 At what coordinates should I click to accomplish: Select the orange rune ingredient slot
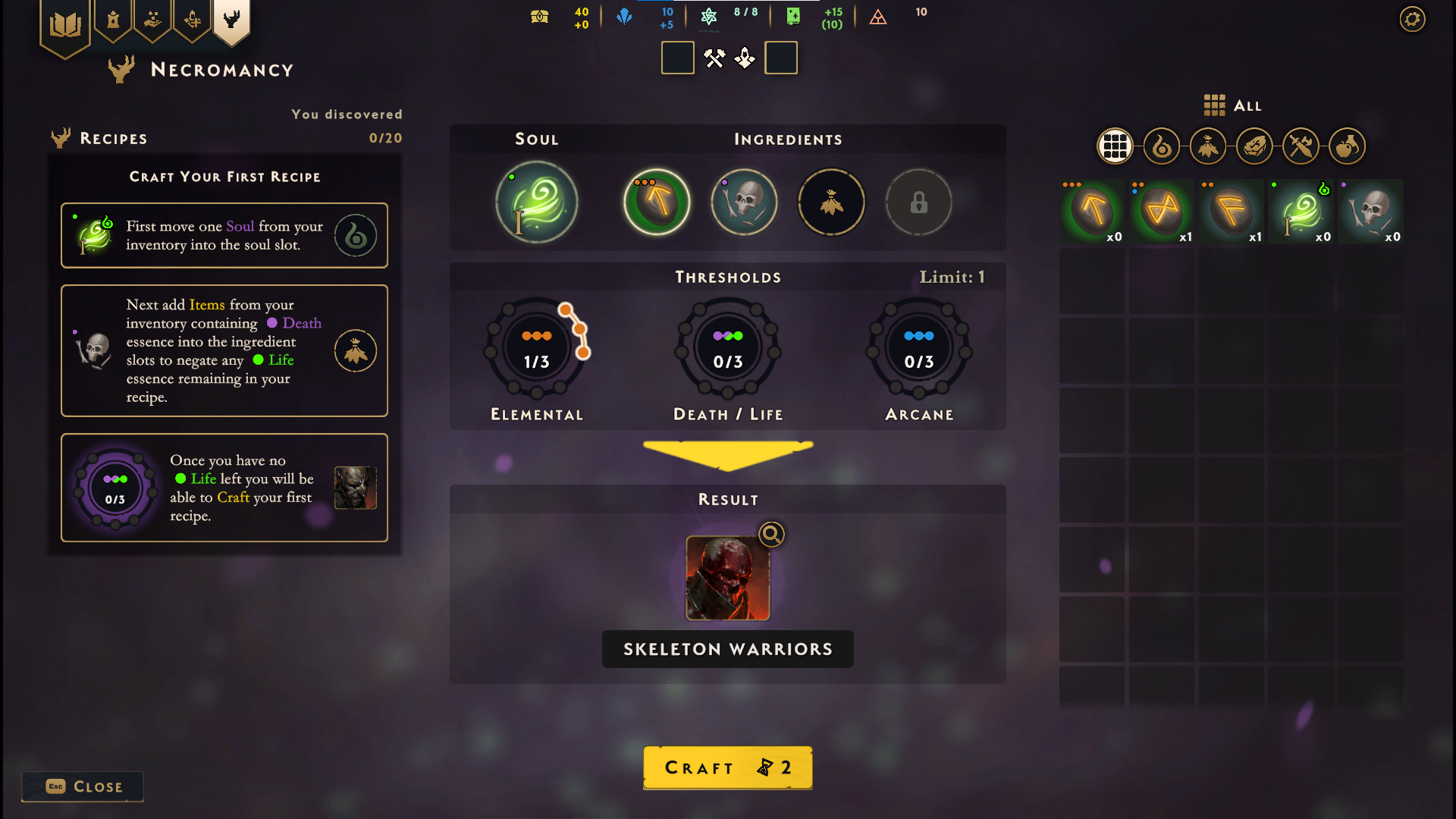tap(657, 202)
